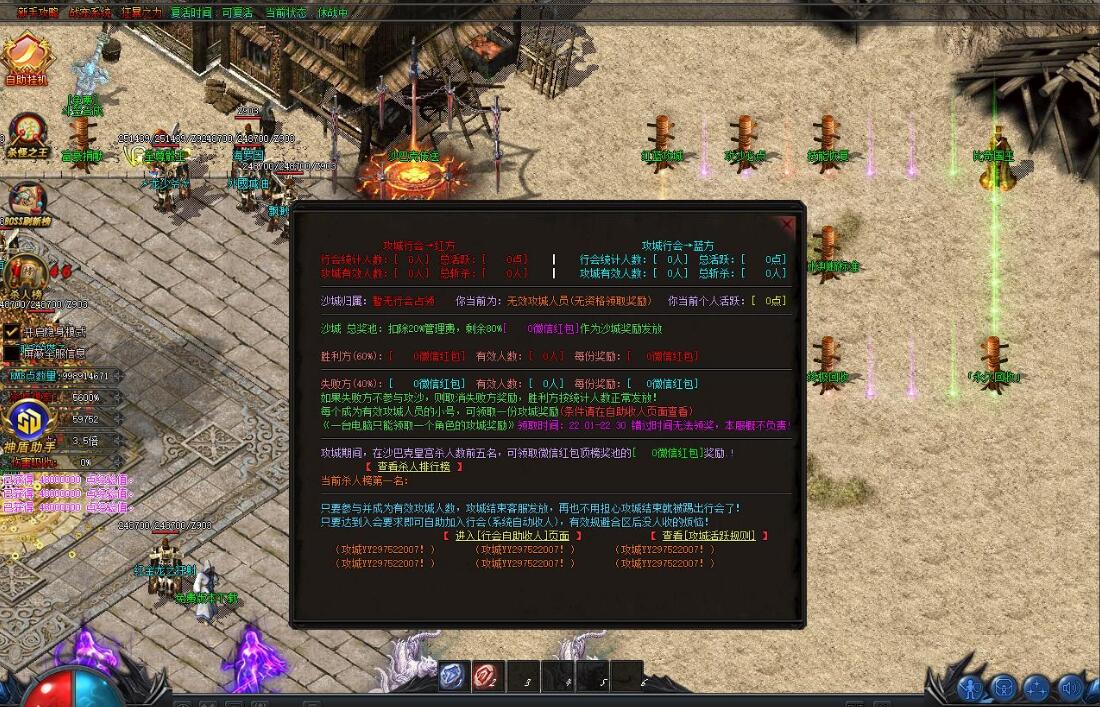Toggle the 屏蔽全服信息 server message block checkbox

(x=12, y=352)
